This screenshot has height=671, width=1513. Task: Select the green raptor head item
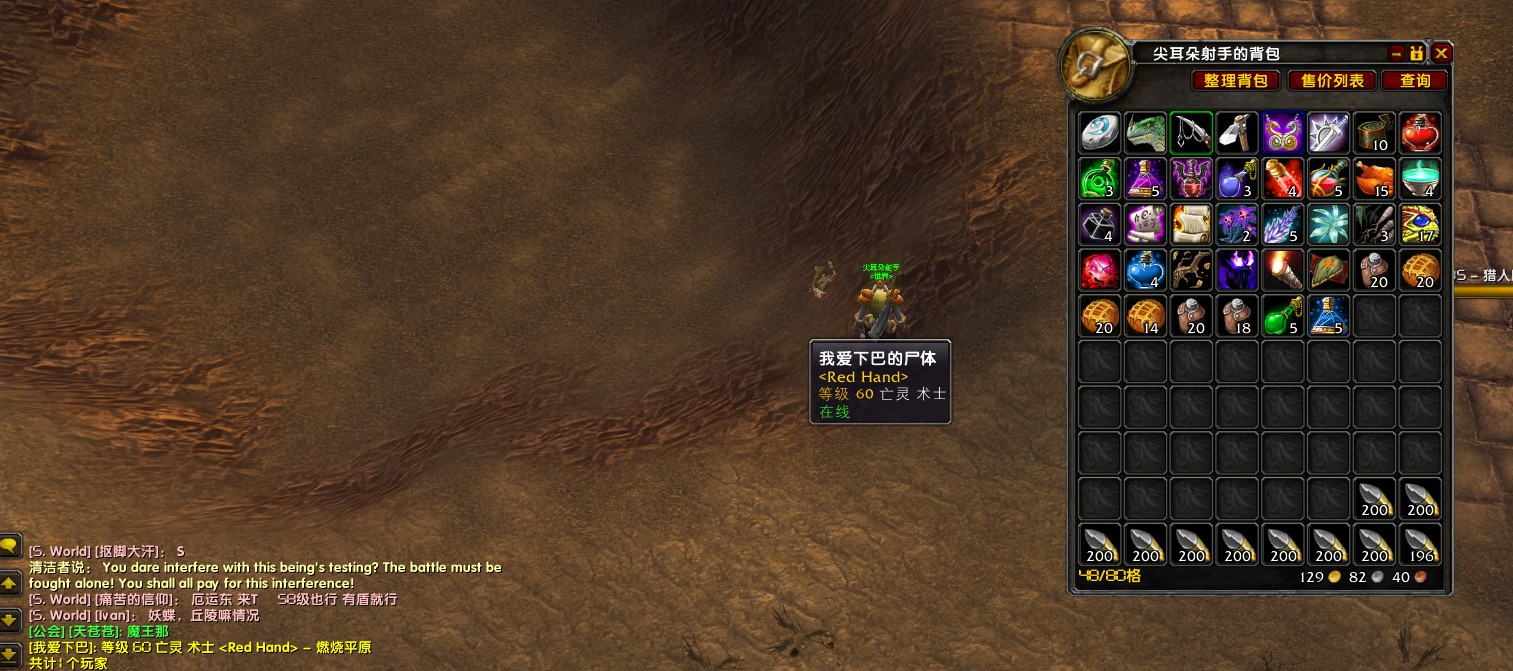(1146, 132)
